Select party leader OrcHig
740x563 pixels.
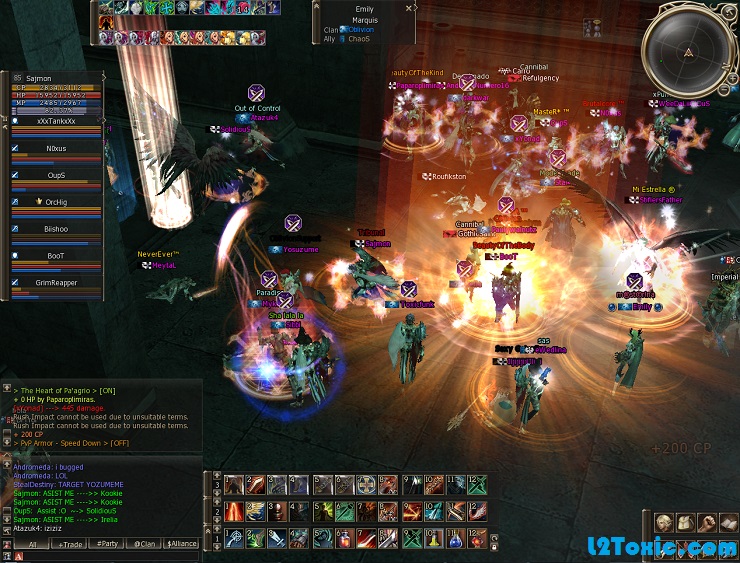[56, 202]
